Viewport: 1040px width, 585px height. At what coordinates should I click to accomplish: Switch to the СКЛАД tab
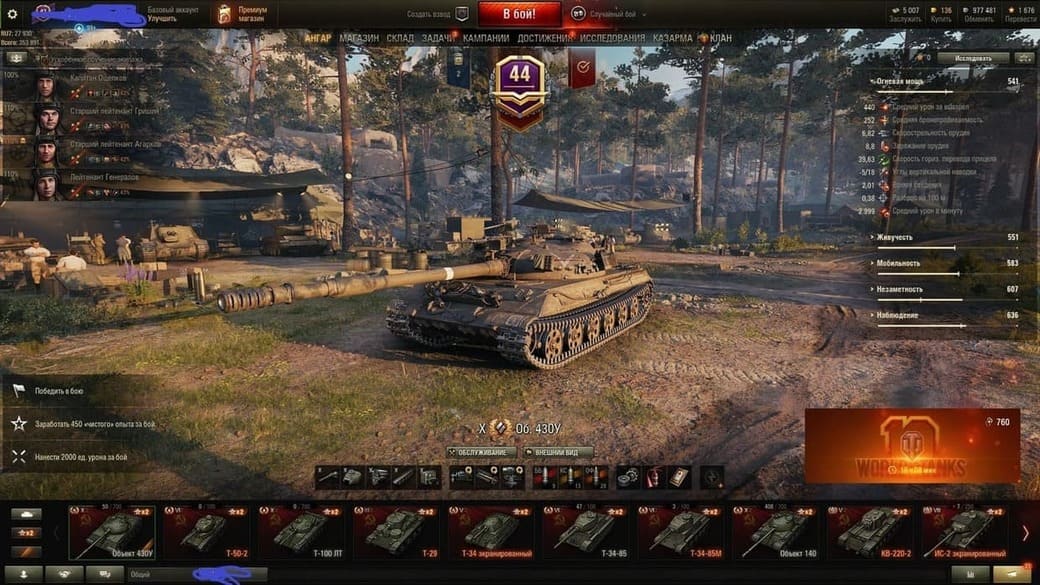pyautogui.click(x=400, y=38)
